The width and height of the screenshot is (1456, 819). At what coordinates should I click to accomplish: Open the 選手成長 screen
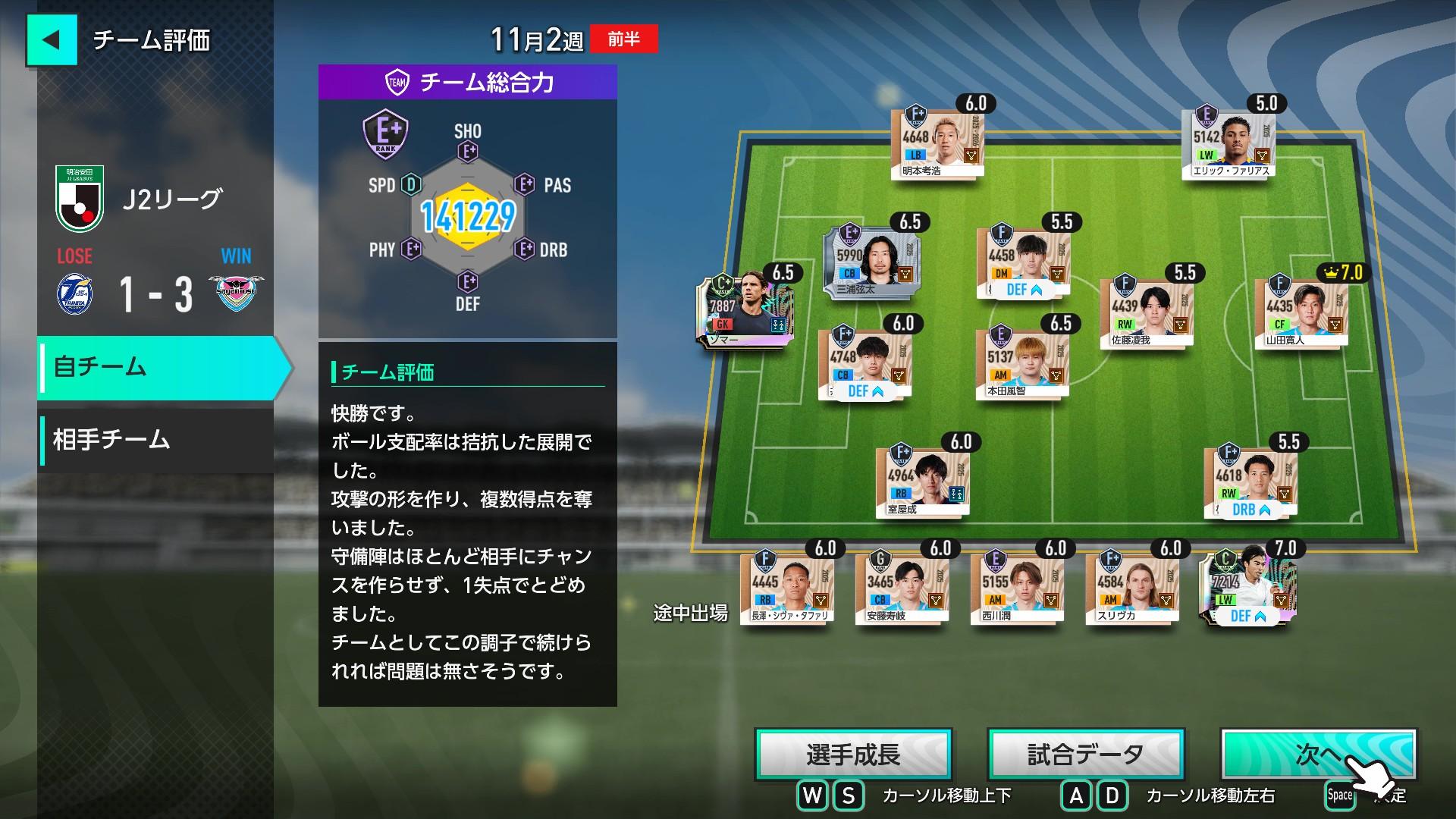coord(853,755)
